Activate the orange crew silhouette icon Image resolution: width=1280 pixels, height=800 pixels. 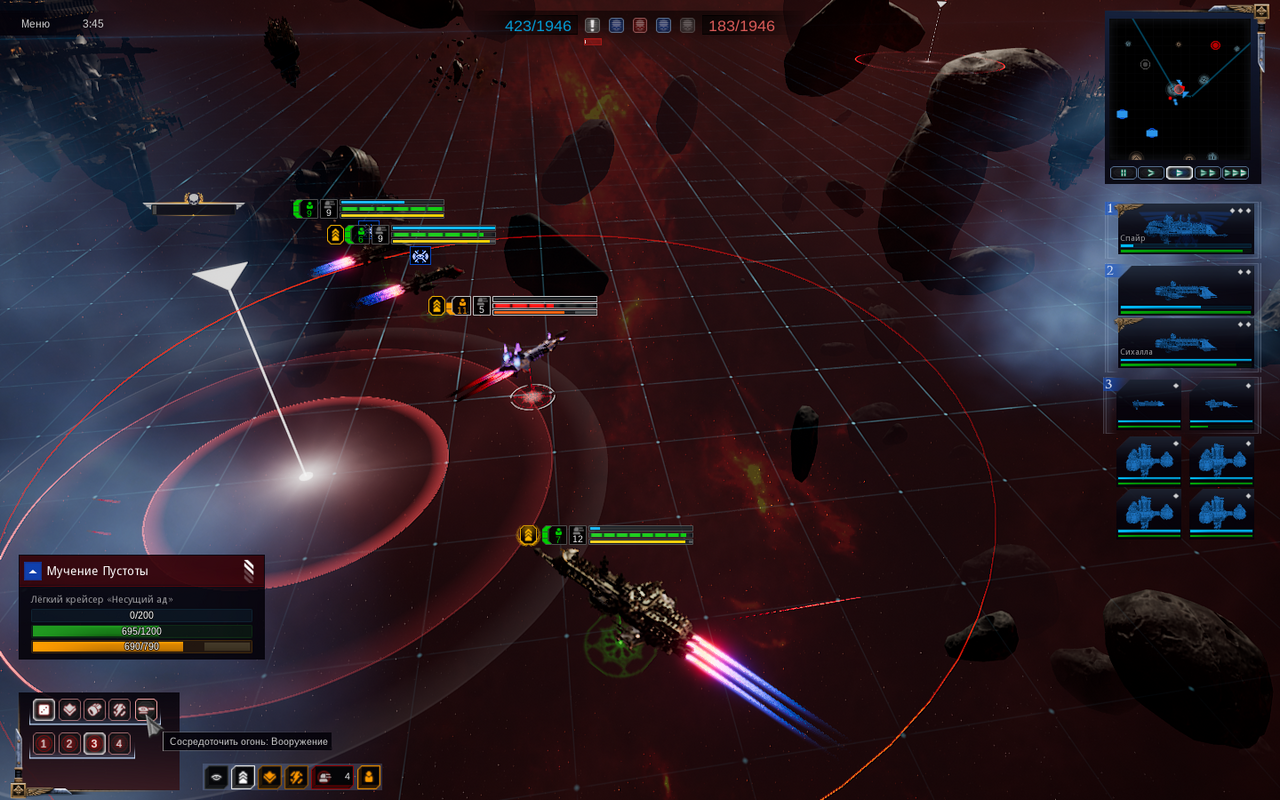[369, 777]
